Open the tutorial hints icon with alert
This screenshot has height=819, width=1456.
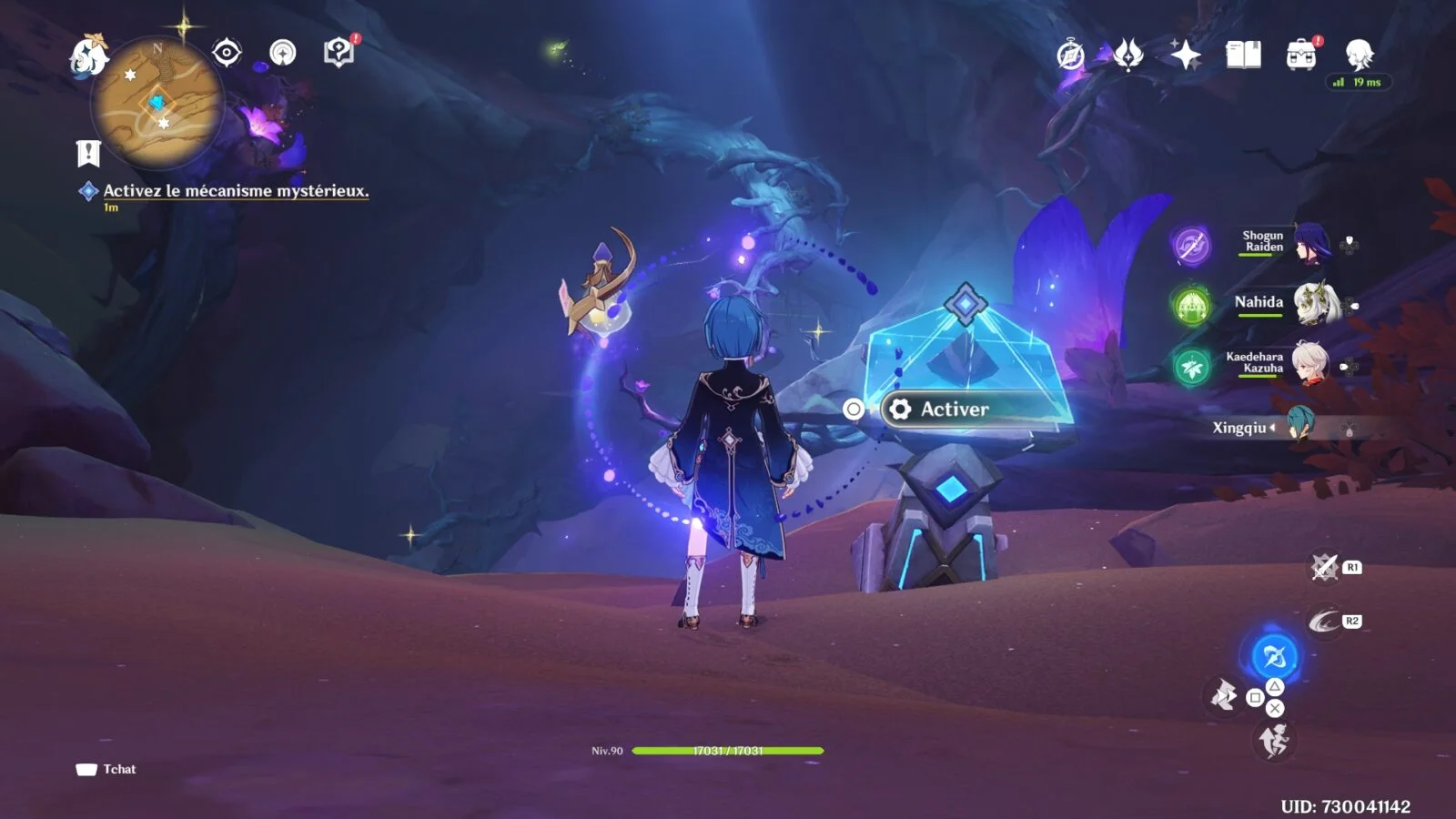(339, 53)
